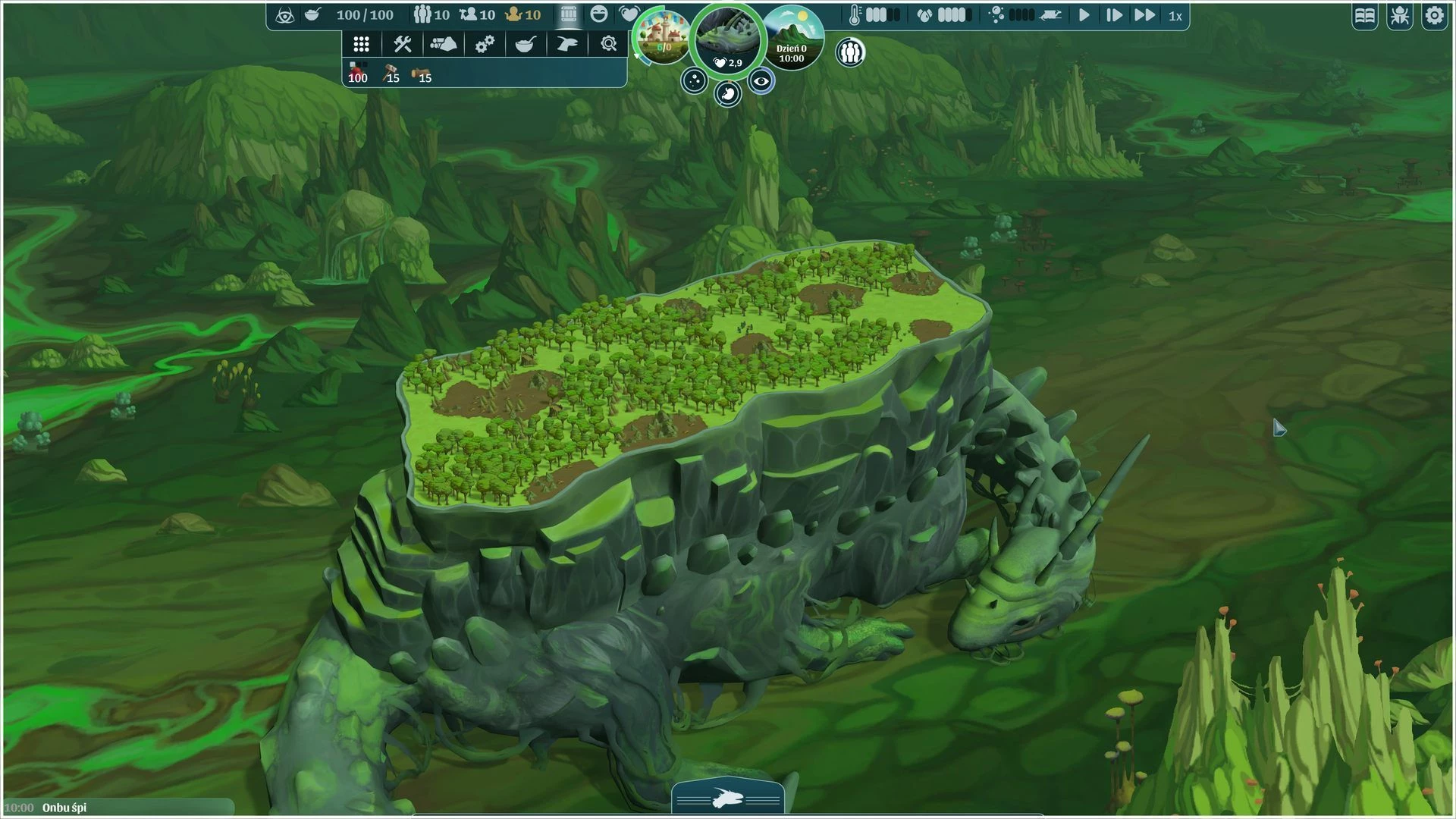Toggle the eye view button under Onbu
The image size is (1456, 819).
[x=761, y=81]
